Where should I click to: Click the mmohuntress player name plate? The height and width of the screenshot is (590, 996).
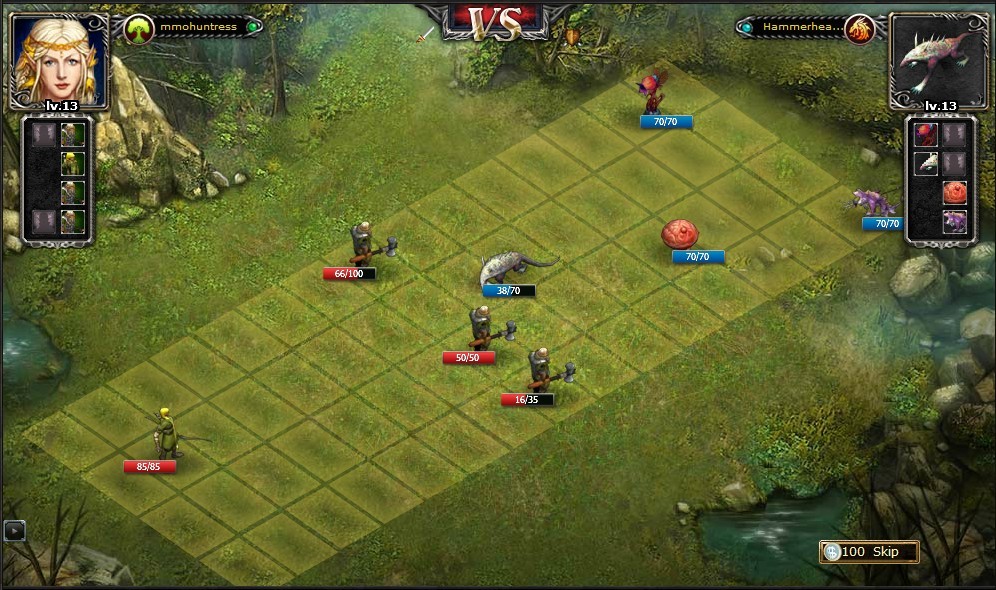click(x=194, y=28)
